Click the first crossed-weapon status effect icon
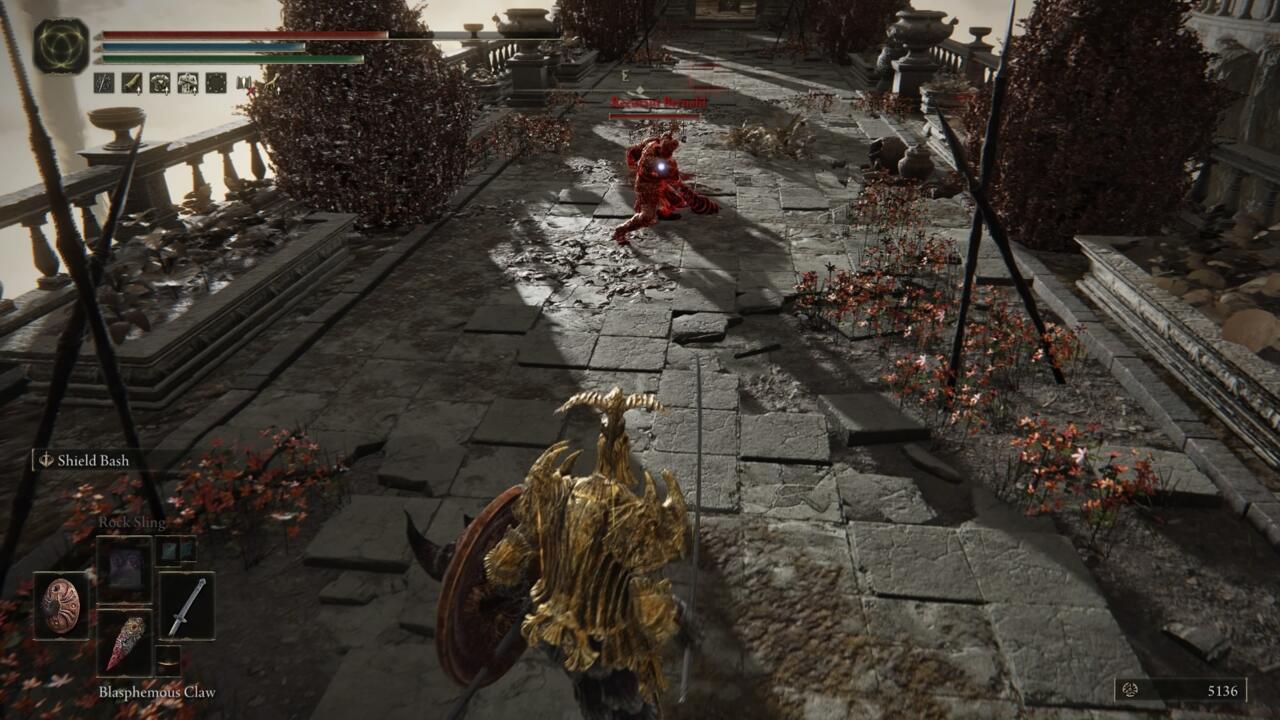 [104, 82]
